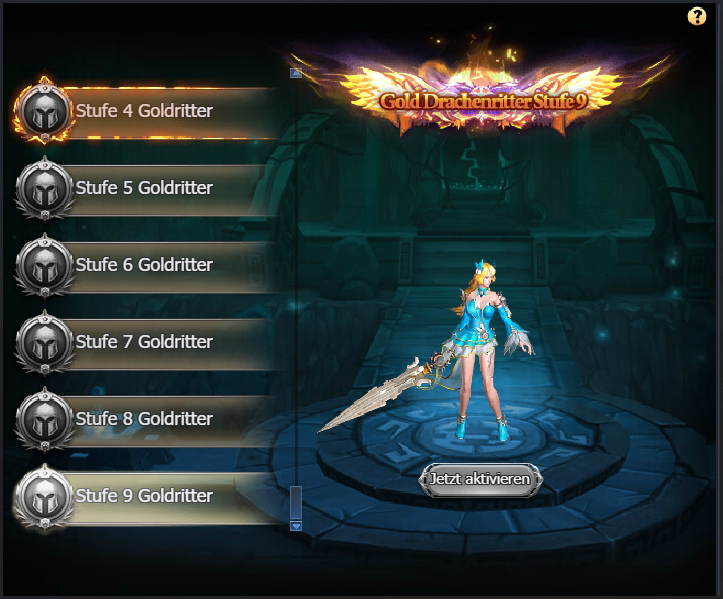Select the Stufe 6 Goldritter row
This screenshot has width=723, height=599.
click(144, 265)
